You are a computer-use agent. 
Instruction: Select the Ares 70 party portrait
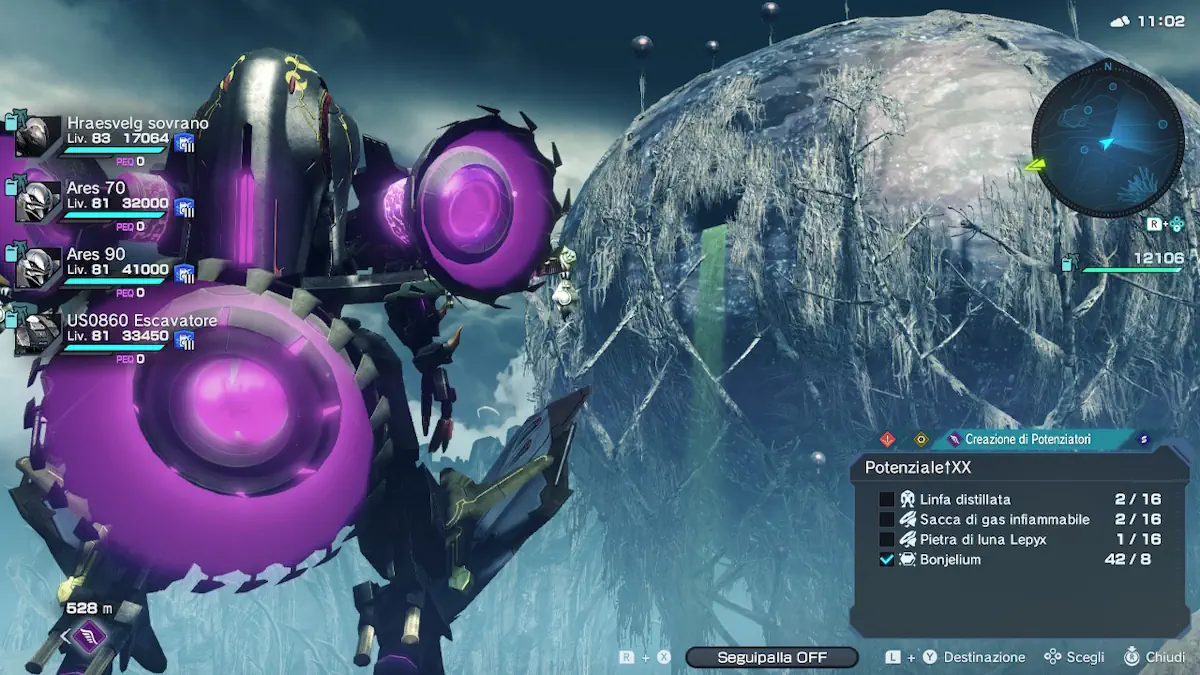[x=37, y=202]
